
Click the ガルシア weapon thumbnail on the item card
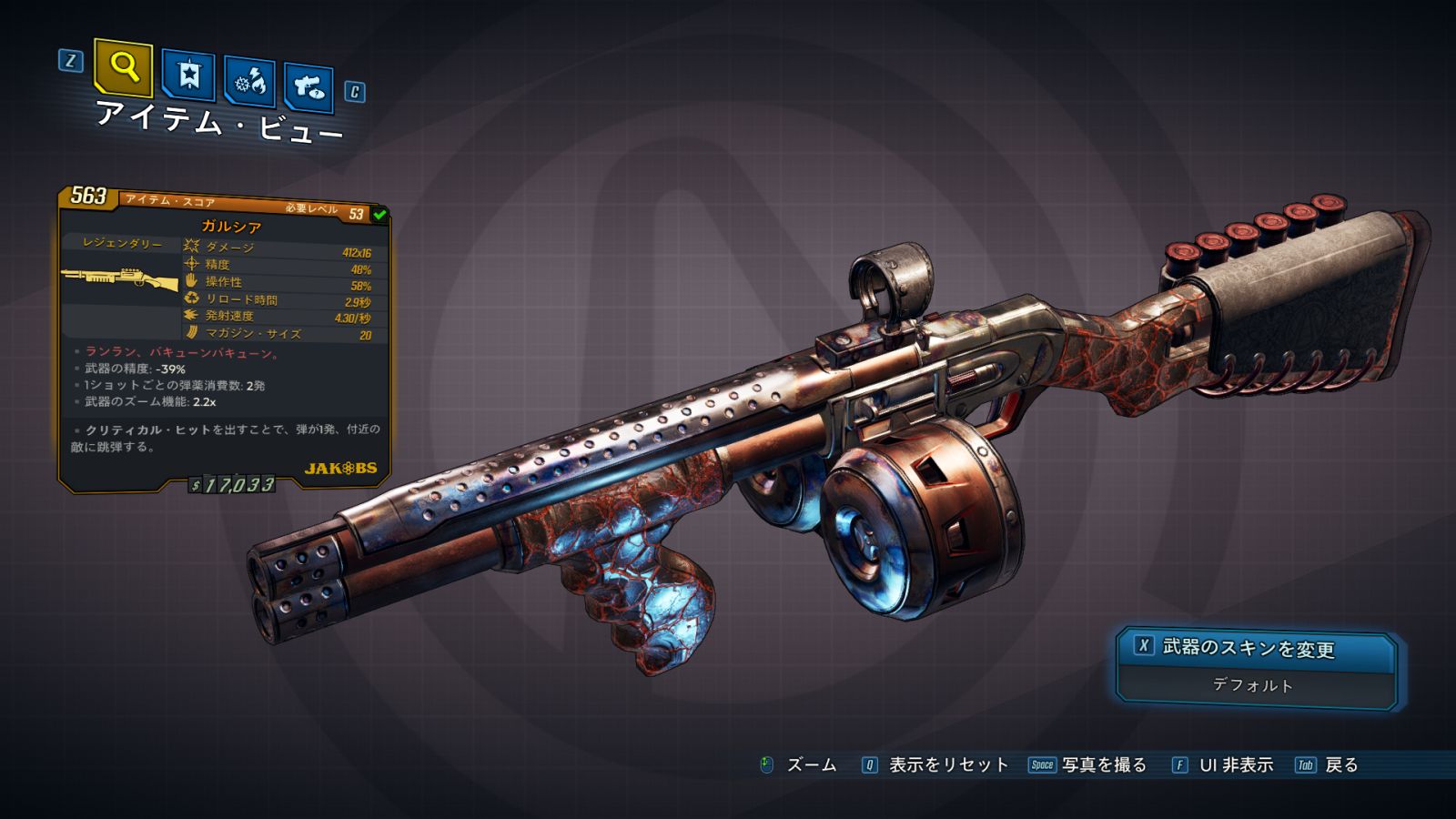(120, 278)
